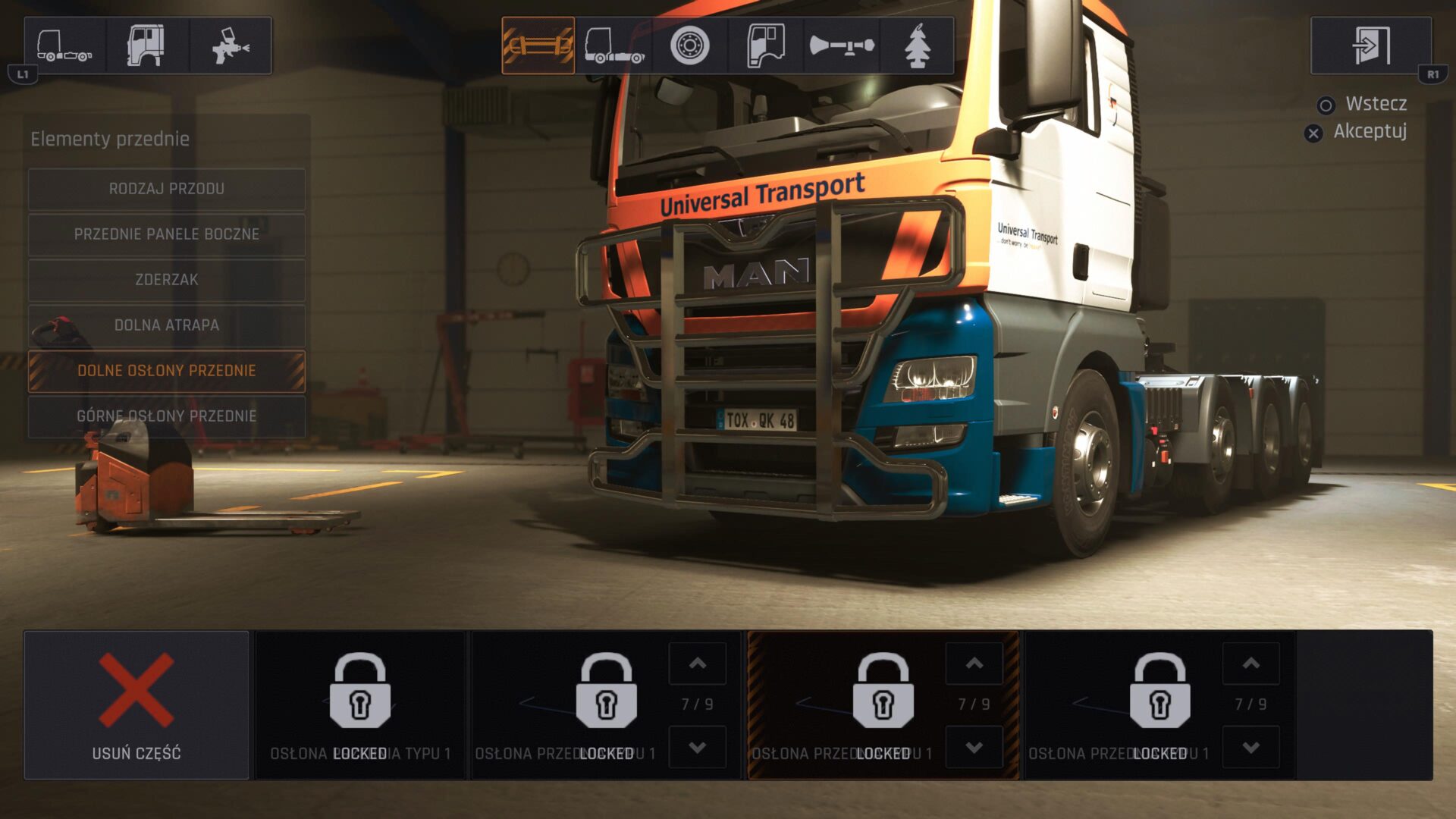Select the highlighted DOLNE OSŁONY PRZEDNIE entry
The height and width of the screenshot is (819, 1456).
click(167, 371)
